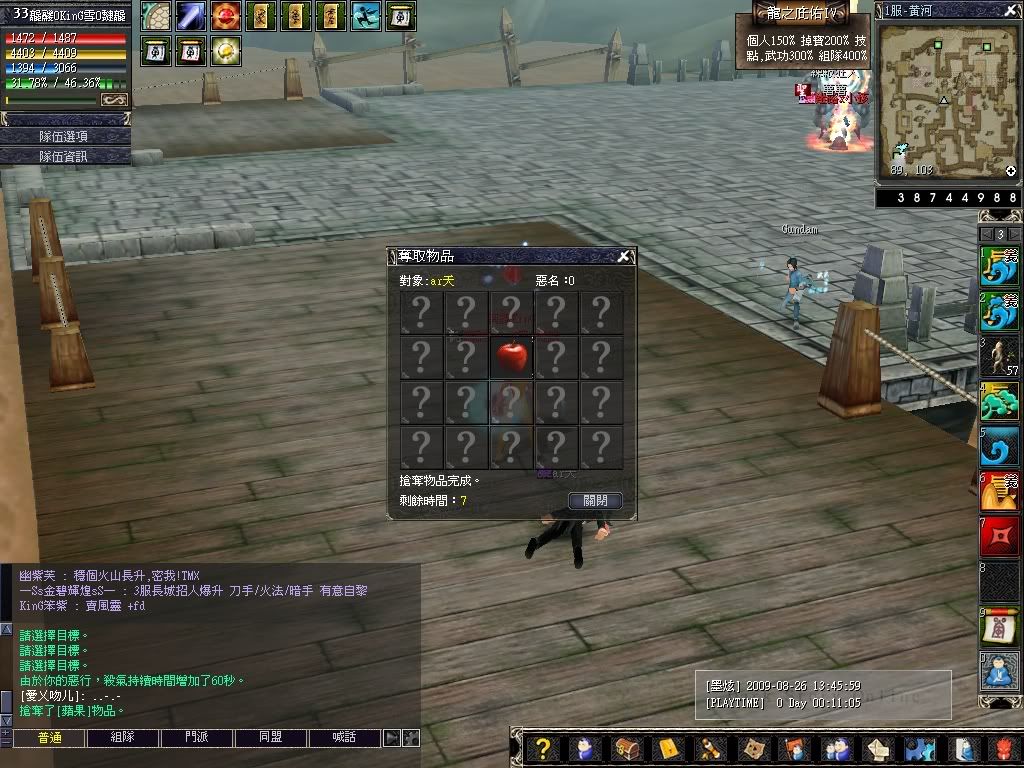Use the blue swirl skill in slot 5
Viewport: 1024px width, 768px height.
tap(1000, 447)
